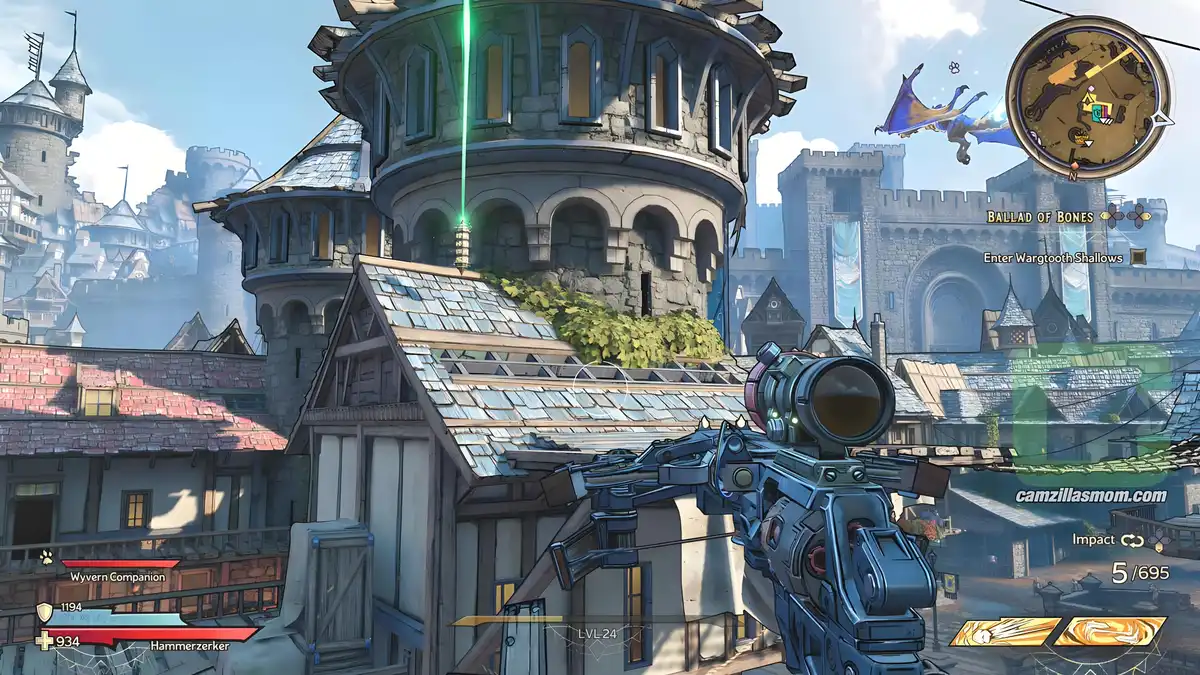The height and width of the screenshot is (675, 1200).
Task: Click the Impact firing mode swap icon
Action: click(1132, 540)
